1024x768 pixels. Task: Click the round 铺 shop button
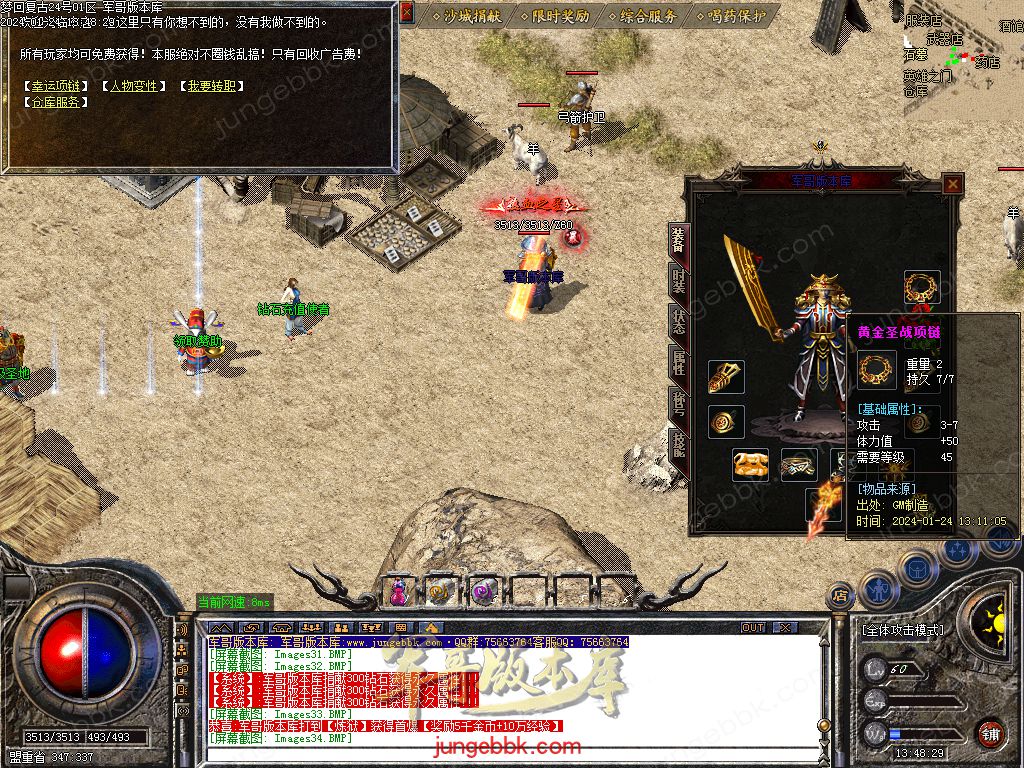point(990,732)
